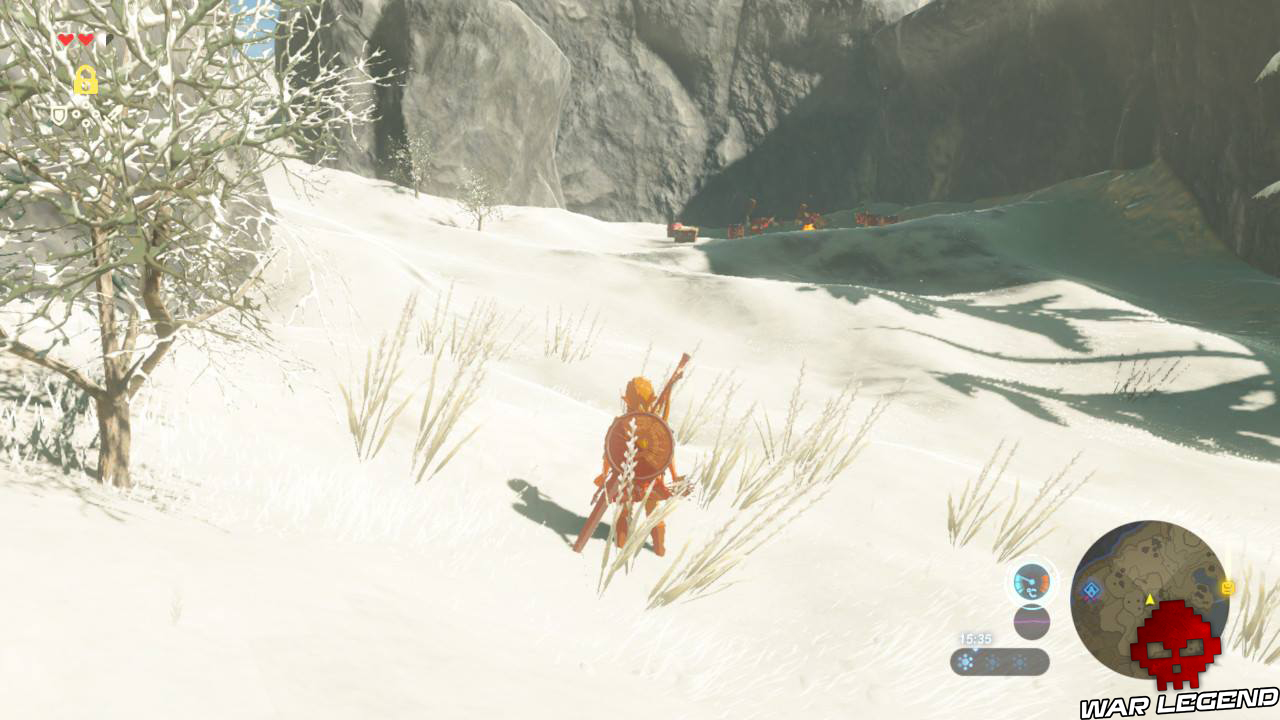The width and height of the screenshot is (1280, 720).
Task: Select the first red heart icon
Action: tap(64, 40)
